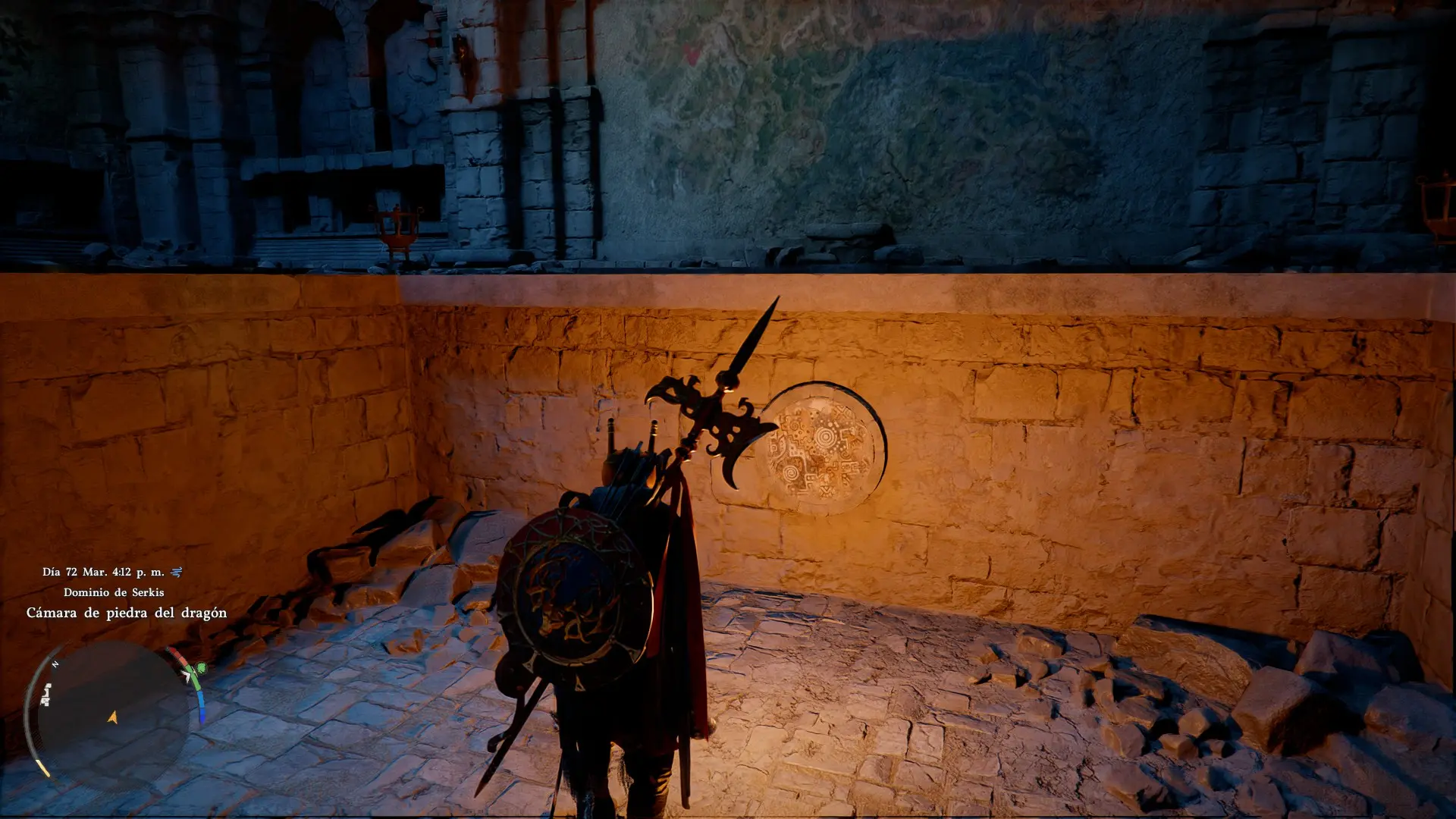
Task: Click the orange player arrow on minimap
Action: [113, 717]
